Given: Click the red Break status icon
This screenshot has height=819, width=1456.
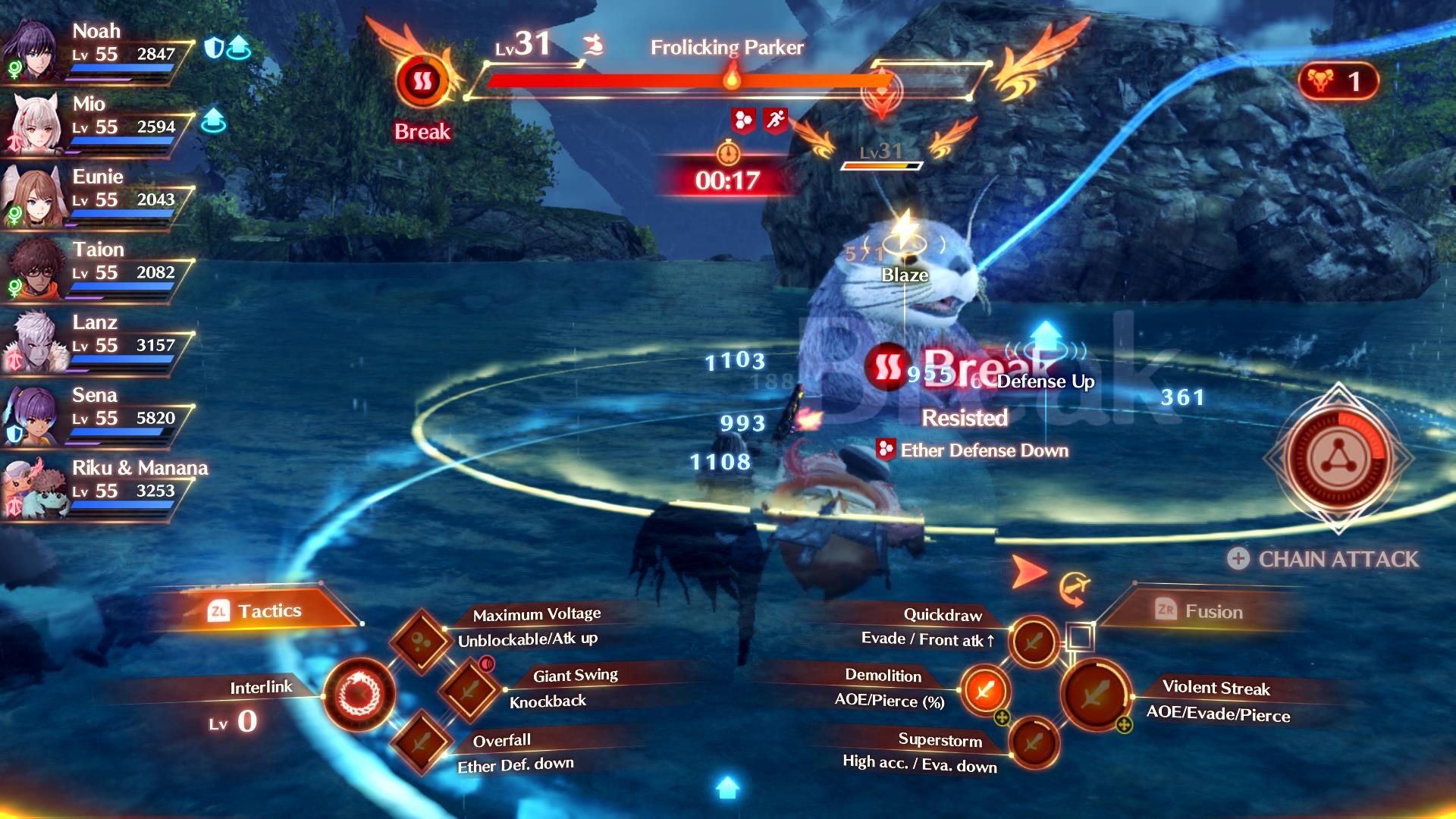Looking at the screenshot, I should (422, 80).
